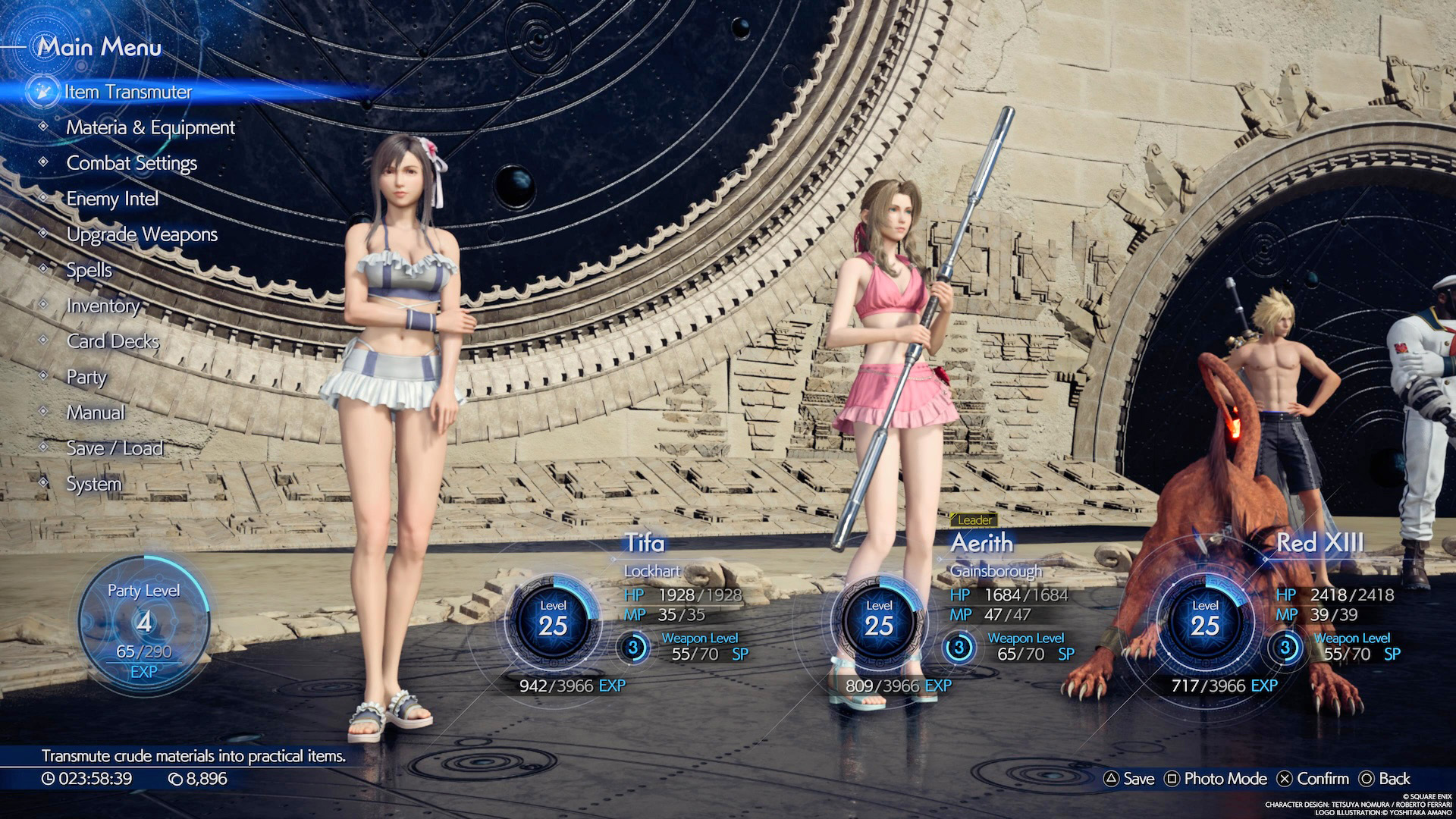Select Materia & Equipment
Screen dimensions: 1456x819
[x=150, y=127]
